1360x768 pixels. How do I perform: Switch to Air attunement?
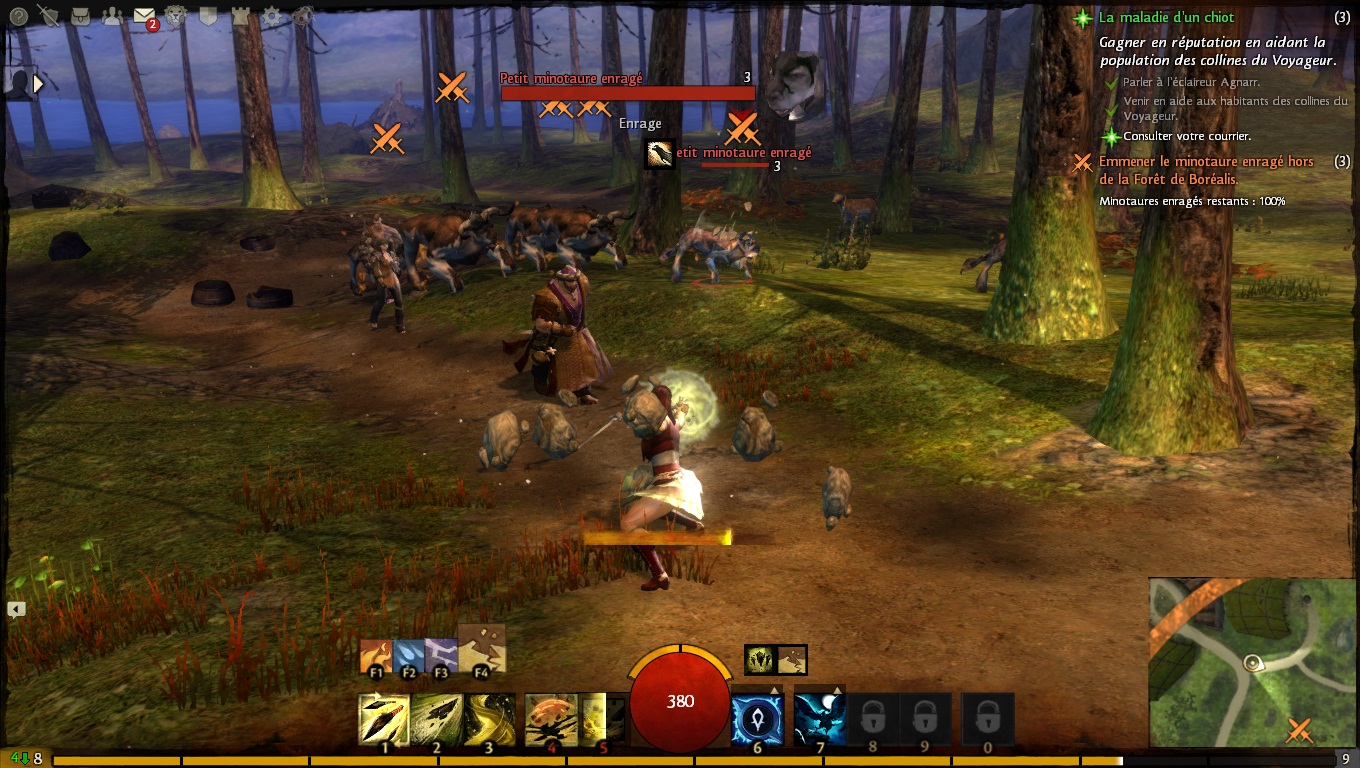pyautogui.click(x=440, y=658)
